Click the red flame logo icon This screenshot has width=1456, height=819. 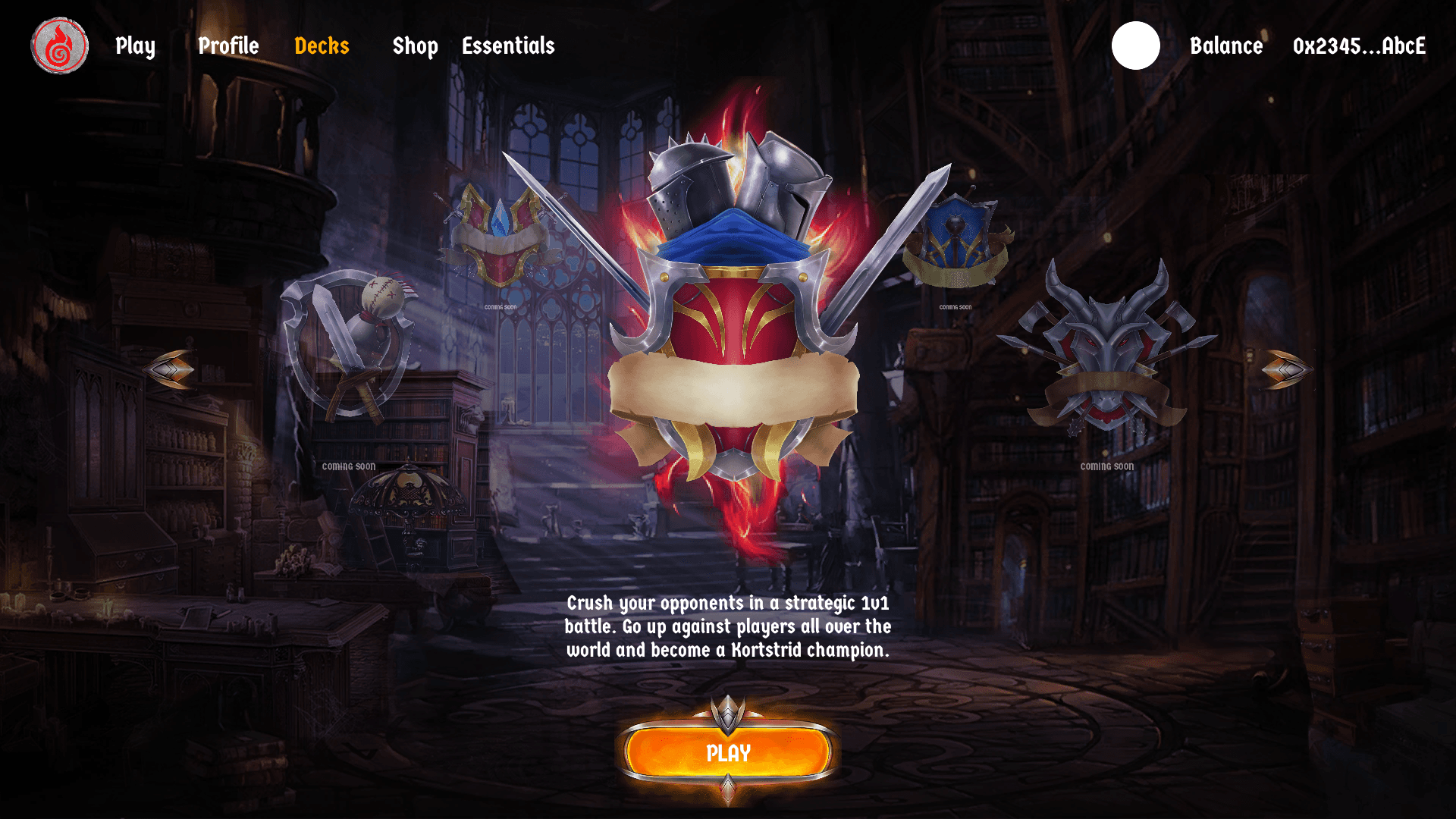click(59, 46)
